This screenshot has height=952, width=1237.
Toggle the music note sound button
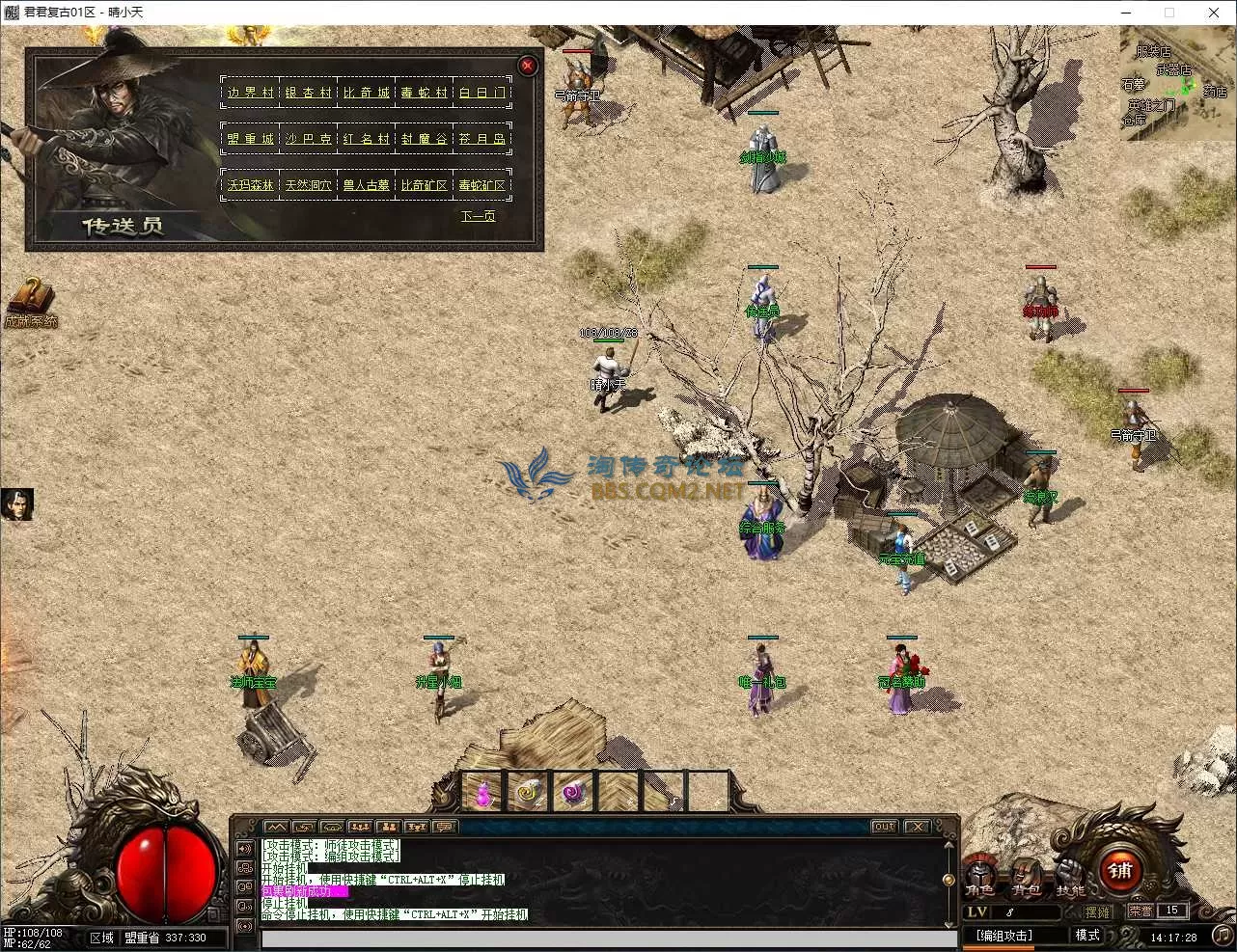click(x=1222, y=935)
